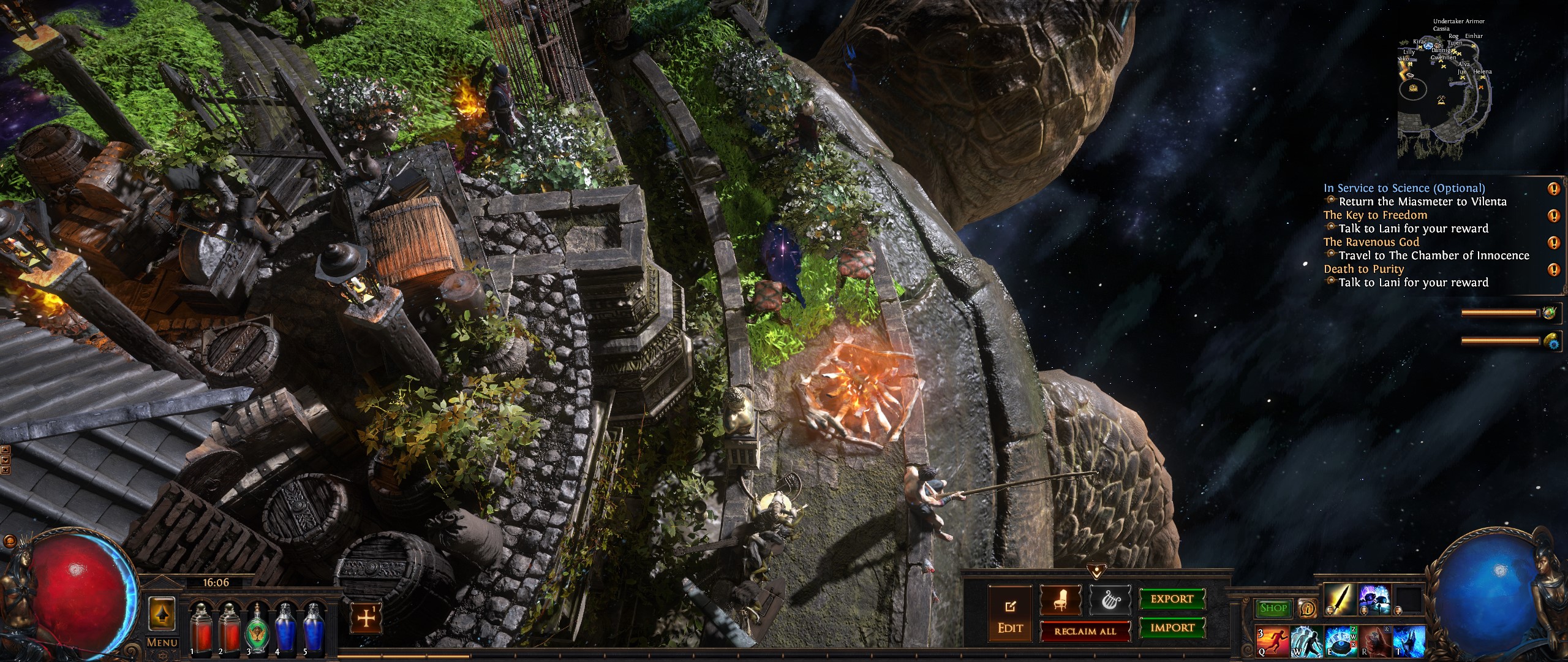This screenshot has height=662, width=1568.
Task: Export the hideout layout
Action: pyautogui.click(x=1172, y=599)
